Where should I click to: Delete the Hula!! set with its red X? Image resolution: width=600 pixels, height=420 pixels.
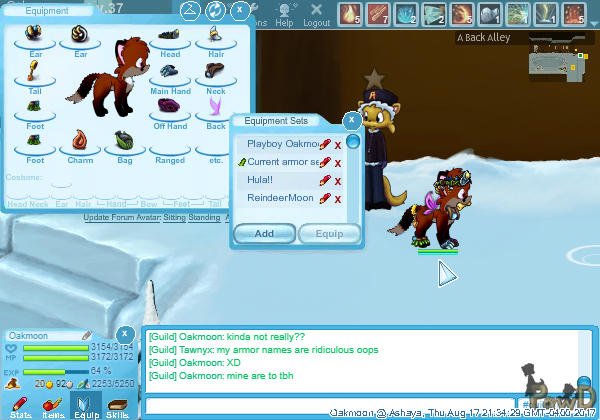[338, 181]
